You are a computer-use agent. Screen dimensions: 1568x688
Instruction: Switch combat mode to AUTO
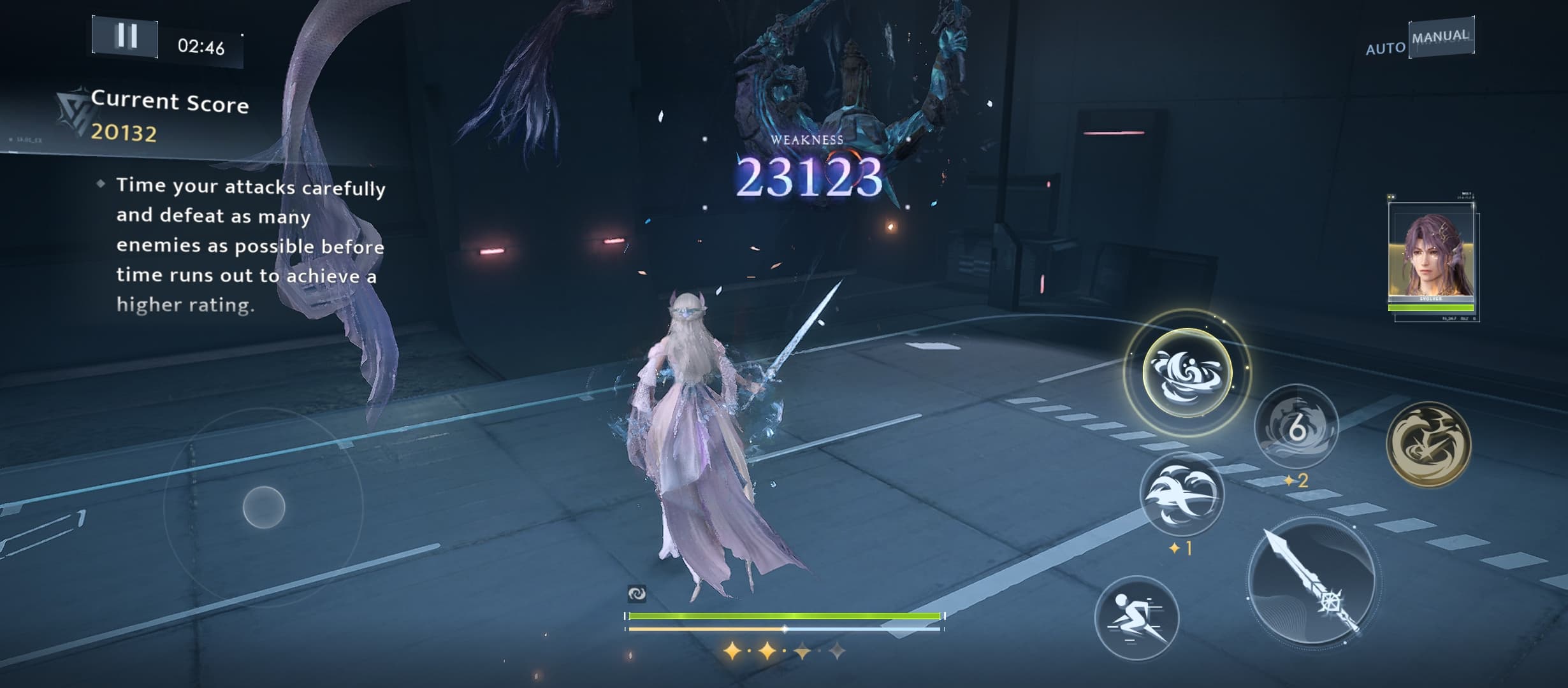[x=1385, y=48]
